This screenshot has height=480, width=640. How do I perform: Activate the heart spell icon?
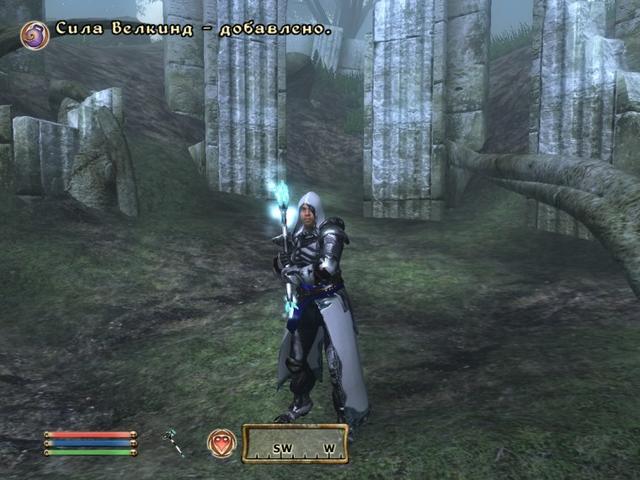[221, 443]
